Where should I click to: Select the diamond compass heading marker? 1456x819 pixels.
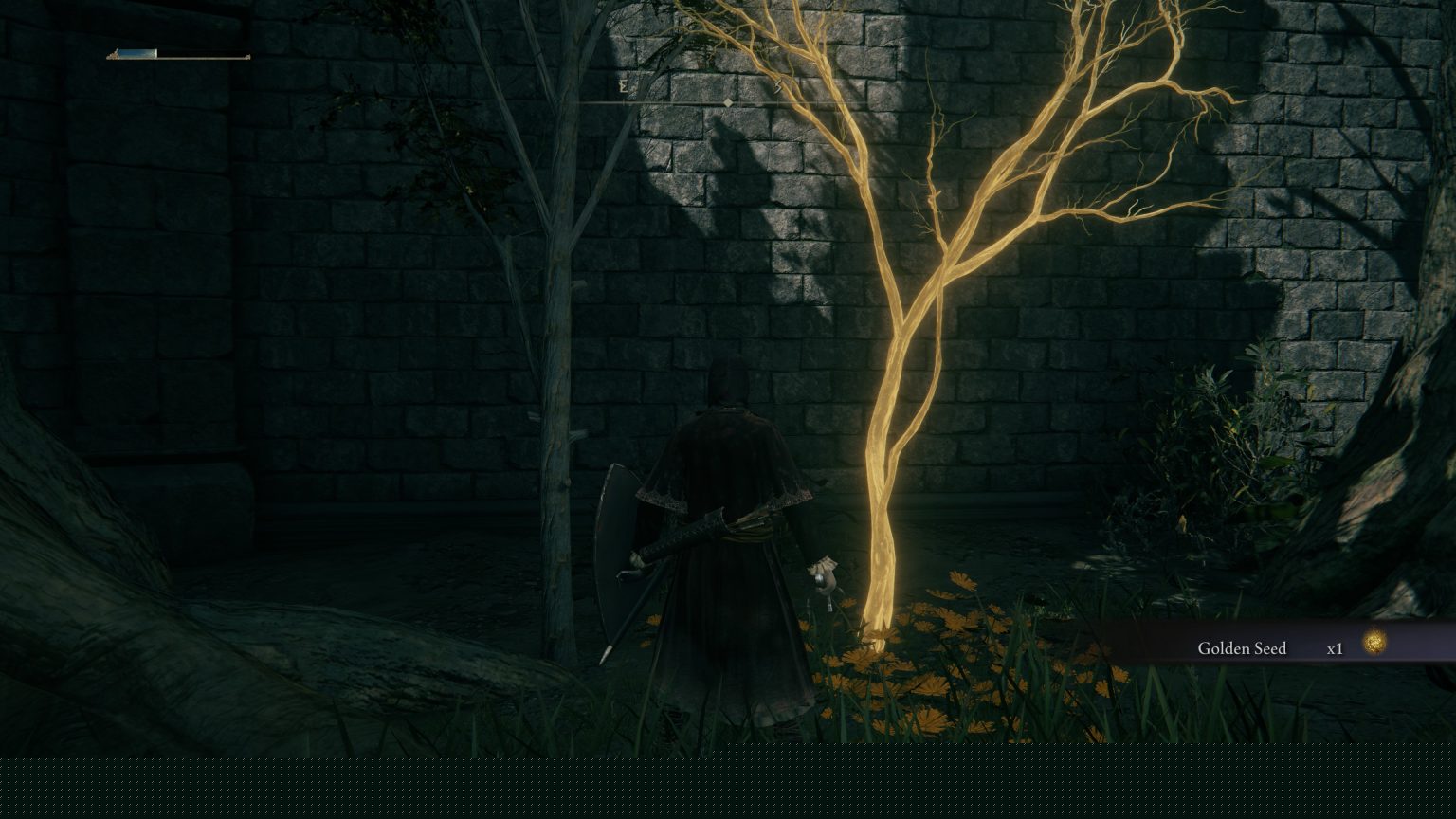pyautogui.click(x=728, y=102)
